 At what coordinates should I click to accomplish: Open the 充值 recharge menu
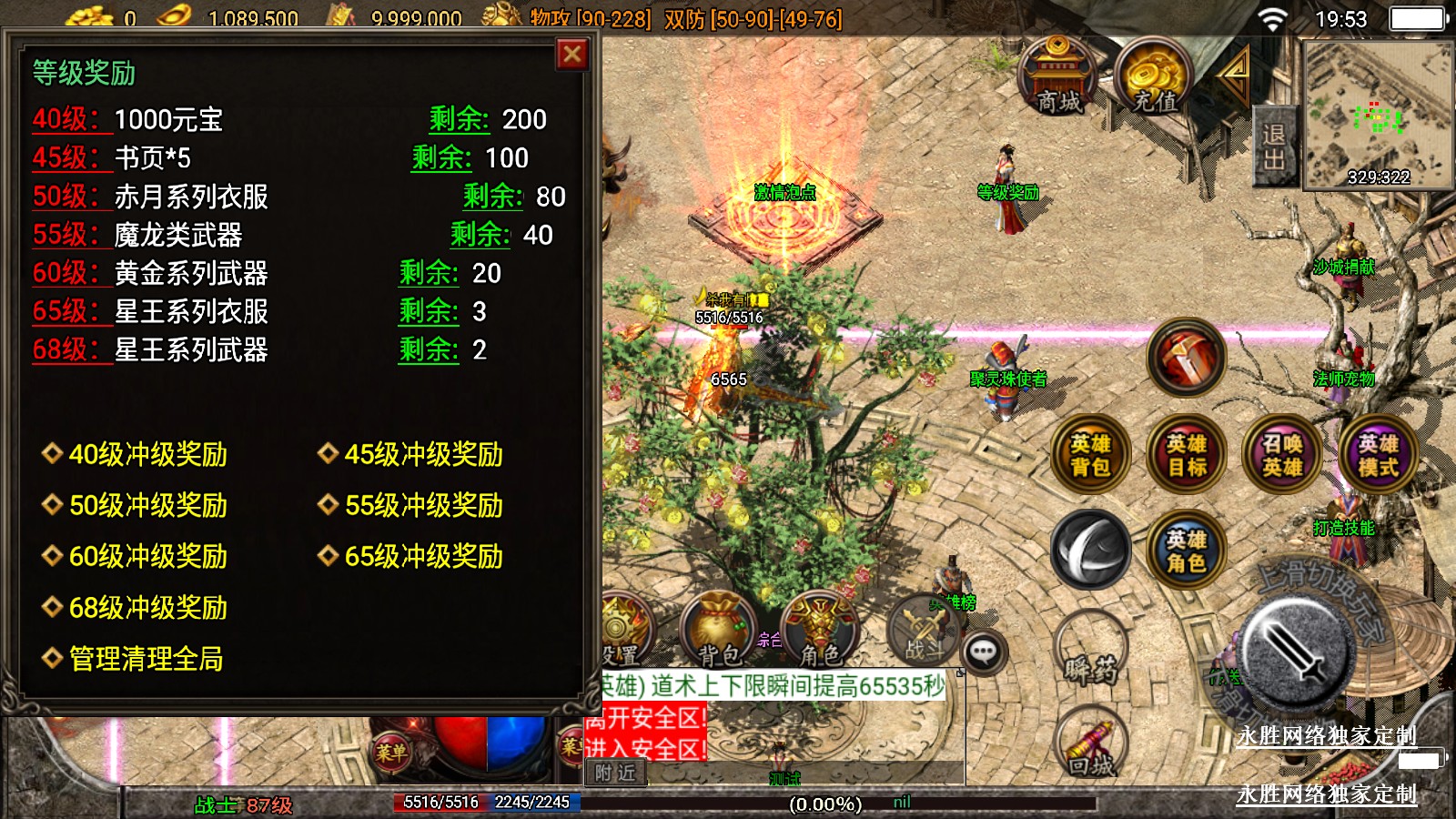point(1155,79)
